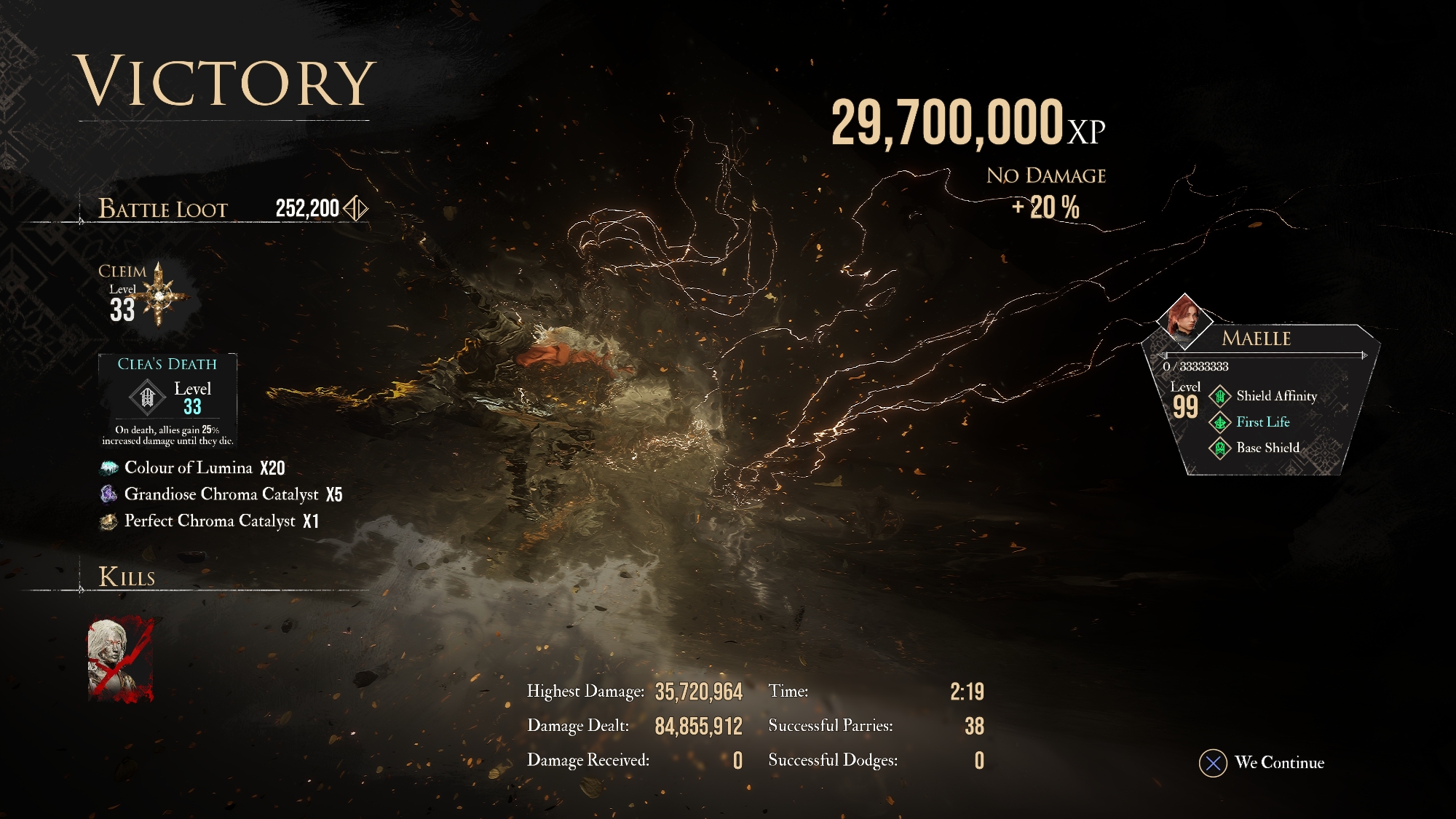Screen dimensions: 1456x819
Task: Select the Base Shield skill entry
Action: tap(1254, 448)
